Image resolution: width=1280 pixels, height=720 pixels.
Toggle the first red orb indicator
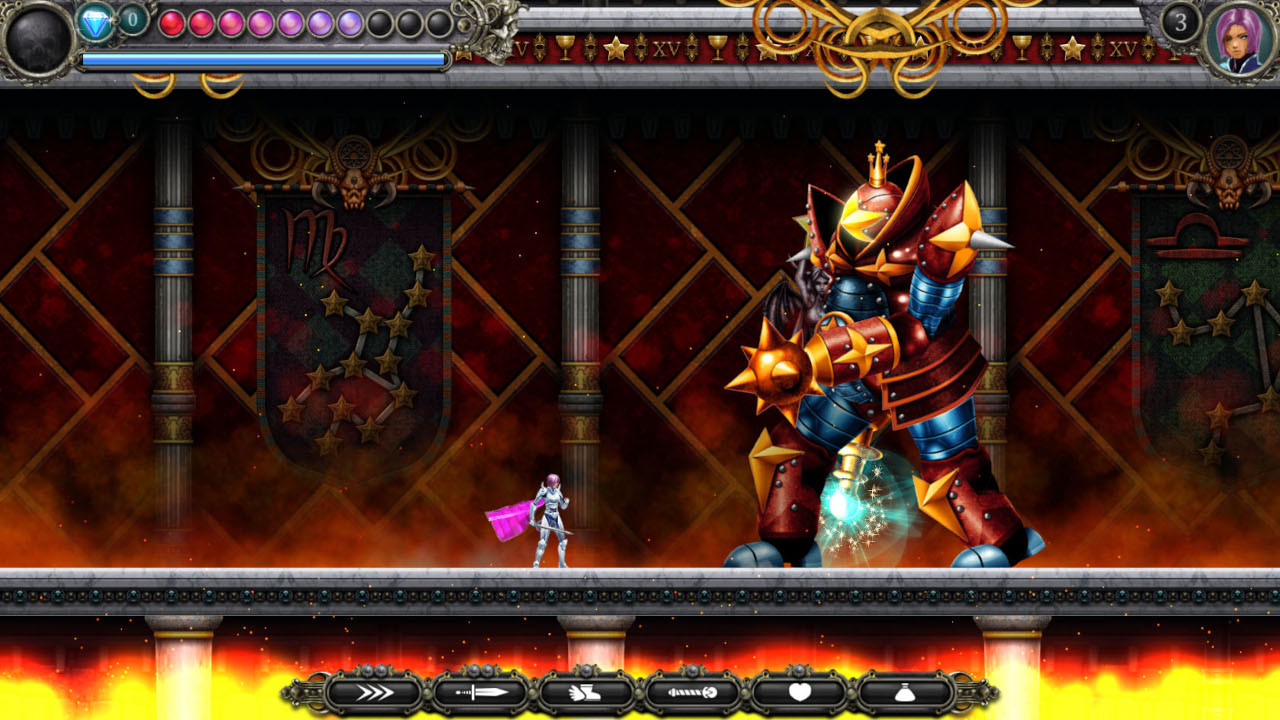tap(172, 22)
